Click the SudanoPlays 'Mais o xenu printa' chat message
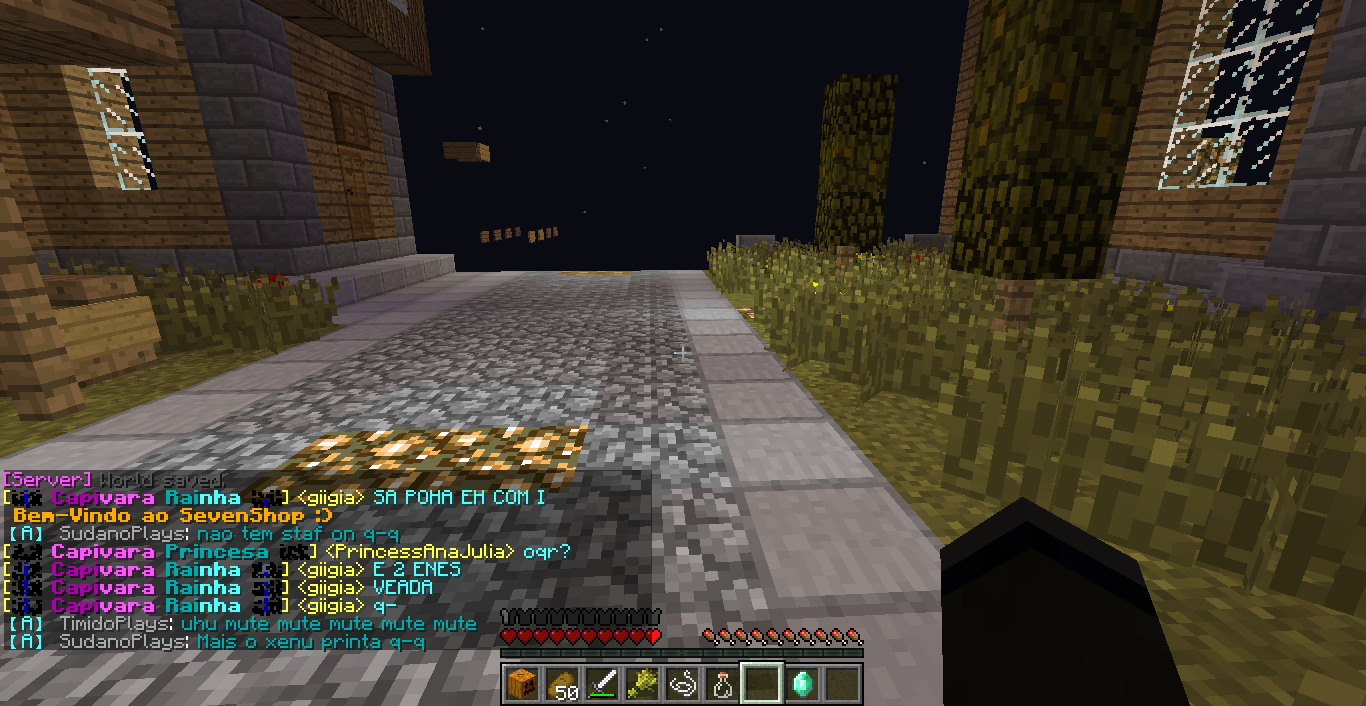The width and height of the screenshot is (1366, 706). pyautogui.click(x=310, y=642)
